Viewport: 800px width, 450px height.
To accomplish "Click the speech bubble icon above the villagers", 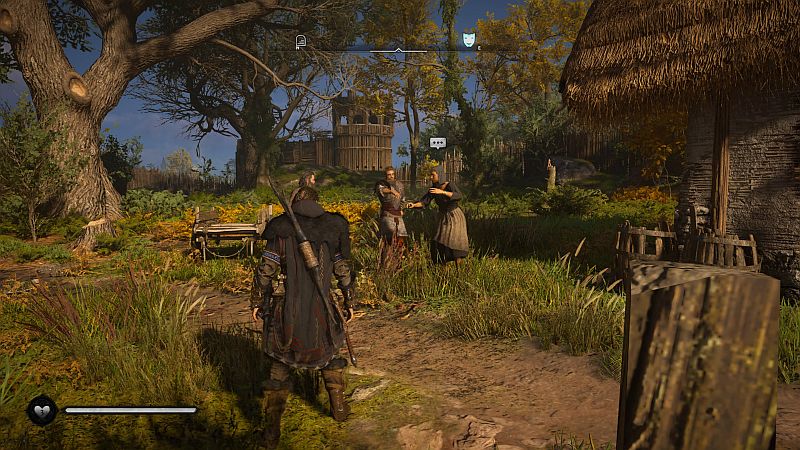I will [x=437, y=143].
